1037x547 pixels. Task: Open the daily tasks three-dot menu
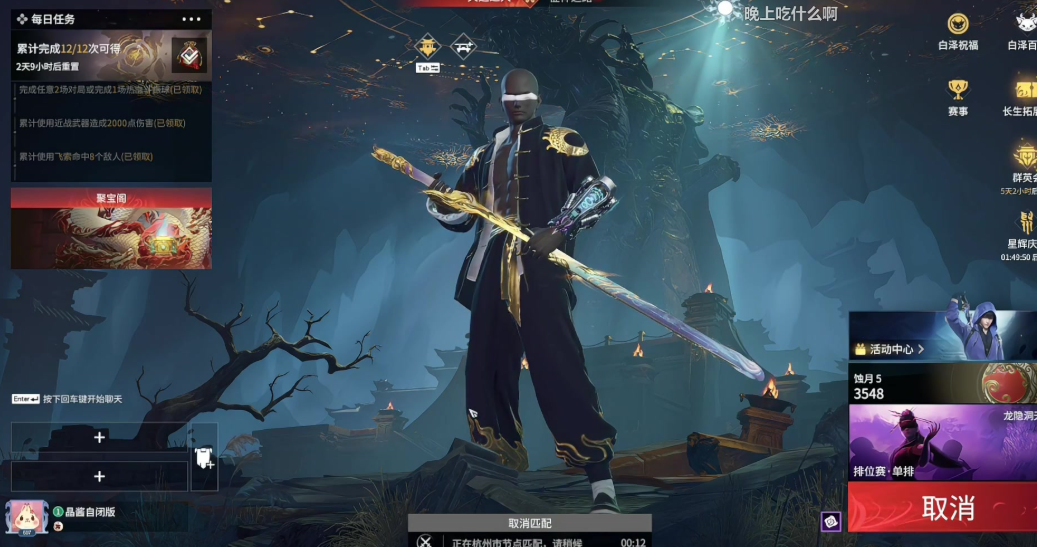click(x=192, y=19)
